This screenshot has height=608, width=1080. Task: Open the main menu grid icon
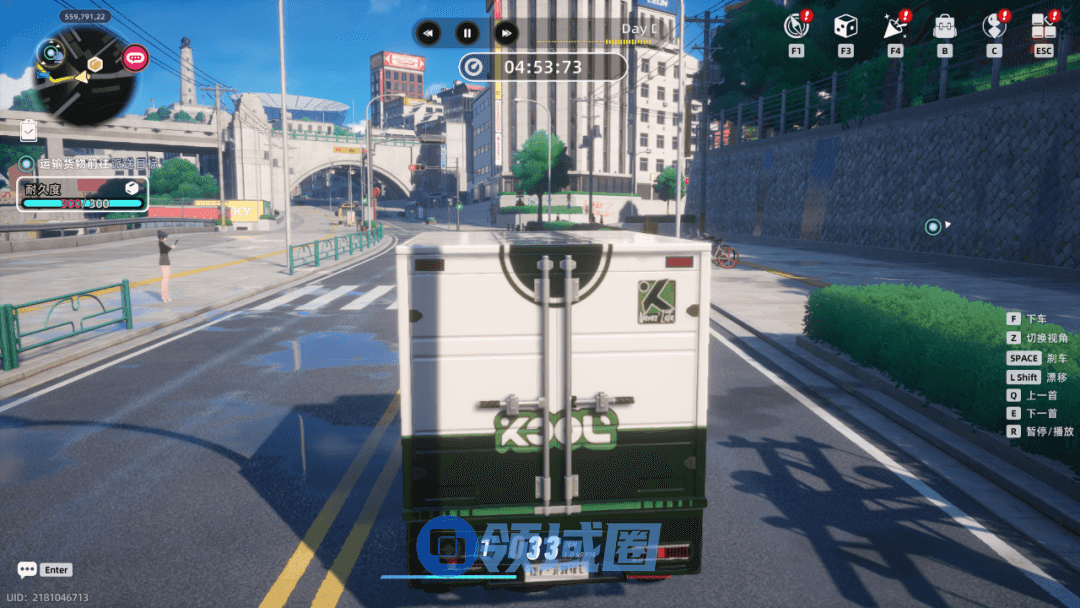(x=1043, y=25)
